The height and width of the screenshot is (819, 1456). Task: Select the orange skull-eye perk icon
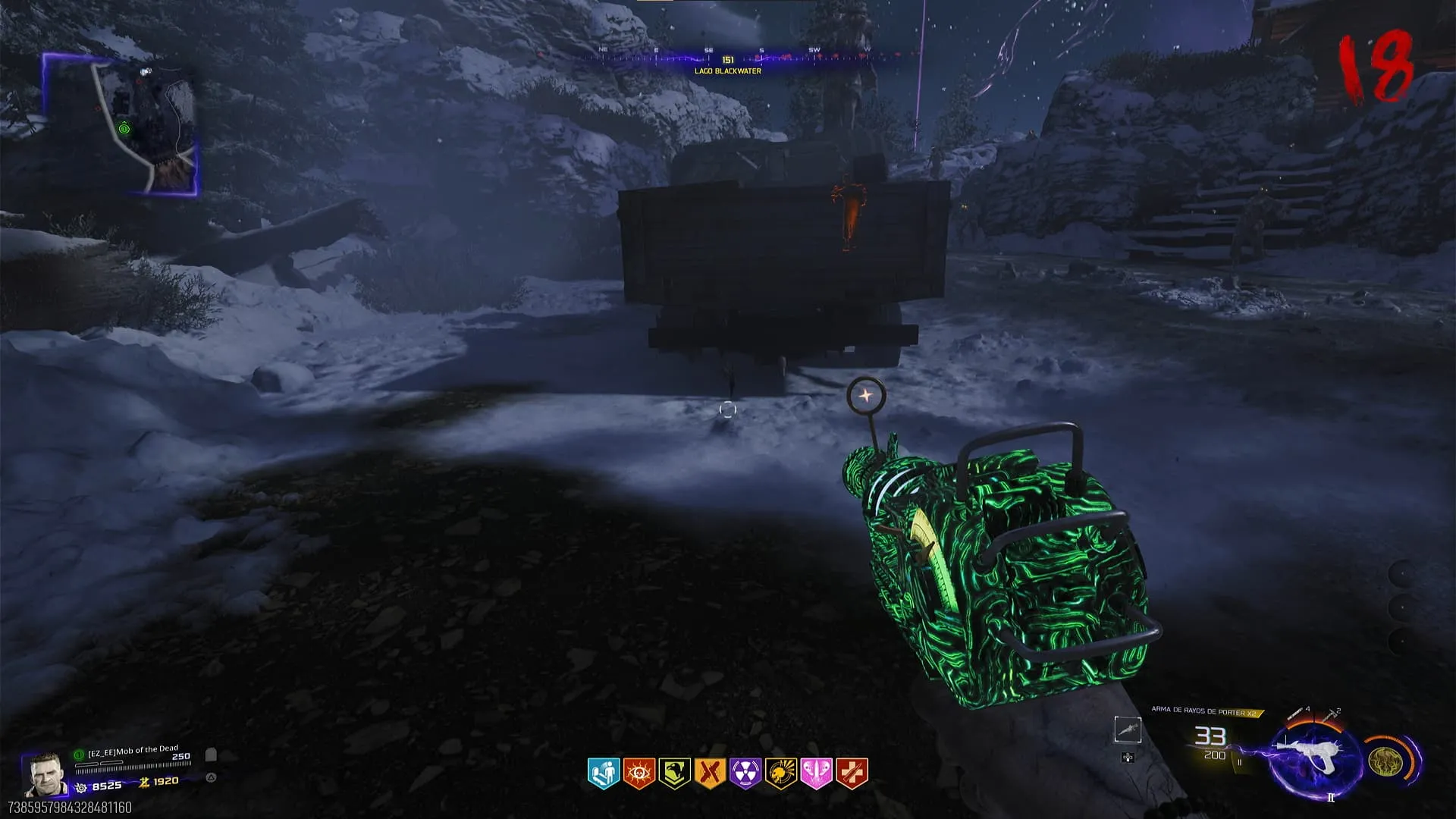tap(639, 773)
